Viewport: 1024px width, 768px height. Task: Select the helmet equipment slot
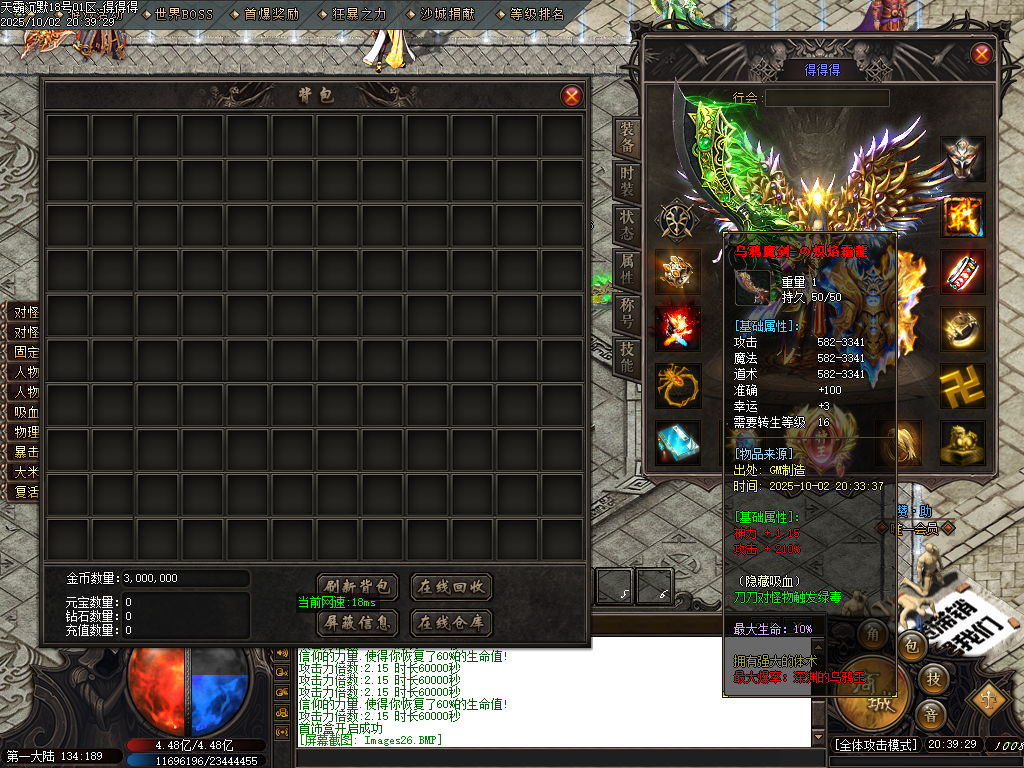click(x=963, y=159)
